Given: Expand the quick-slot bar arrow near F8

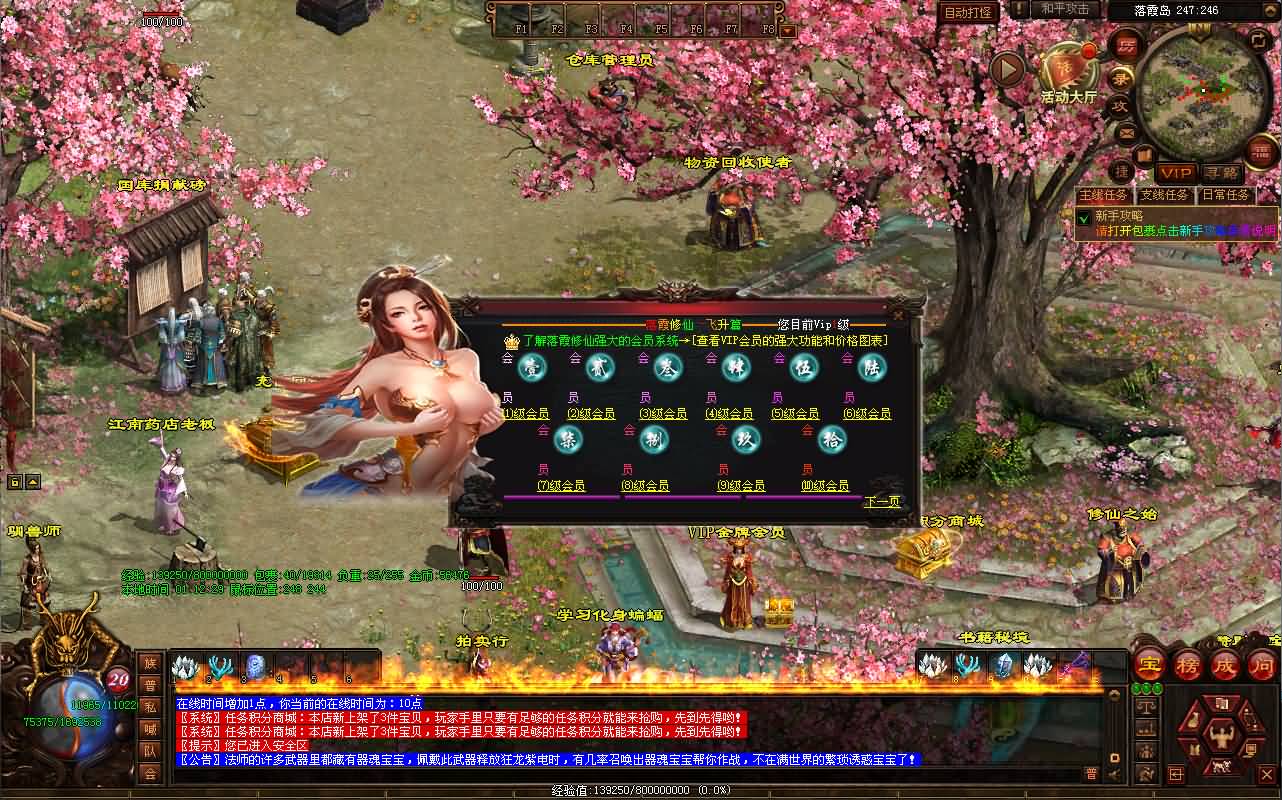Looking at the screenshot, I should point(787,30).
